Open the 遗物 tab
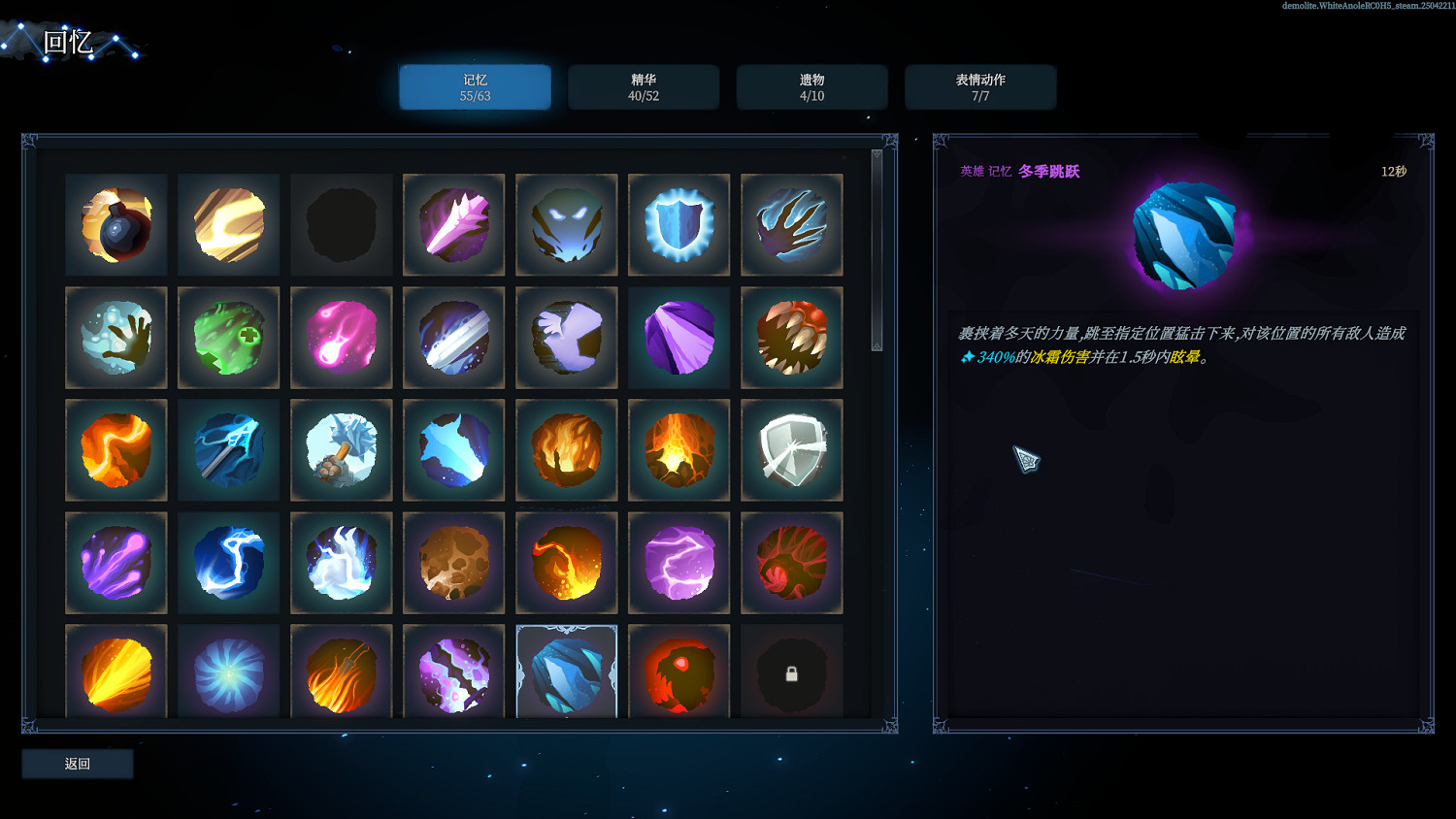 (x=811, y=86)
